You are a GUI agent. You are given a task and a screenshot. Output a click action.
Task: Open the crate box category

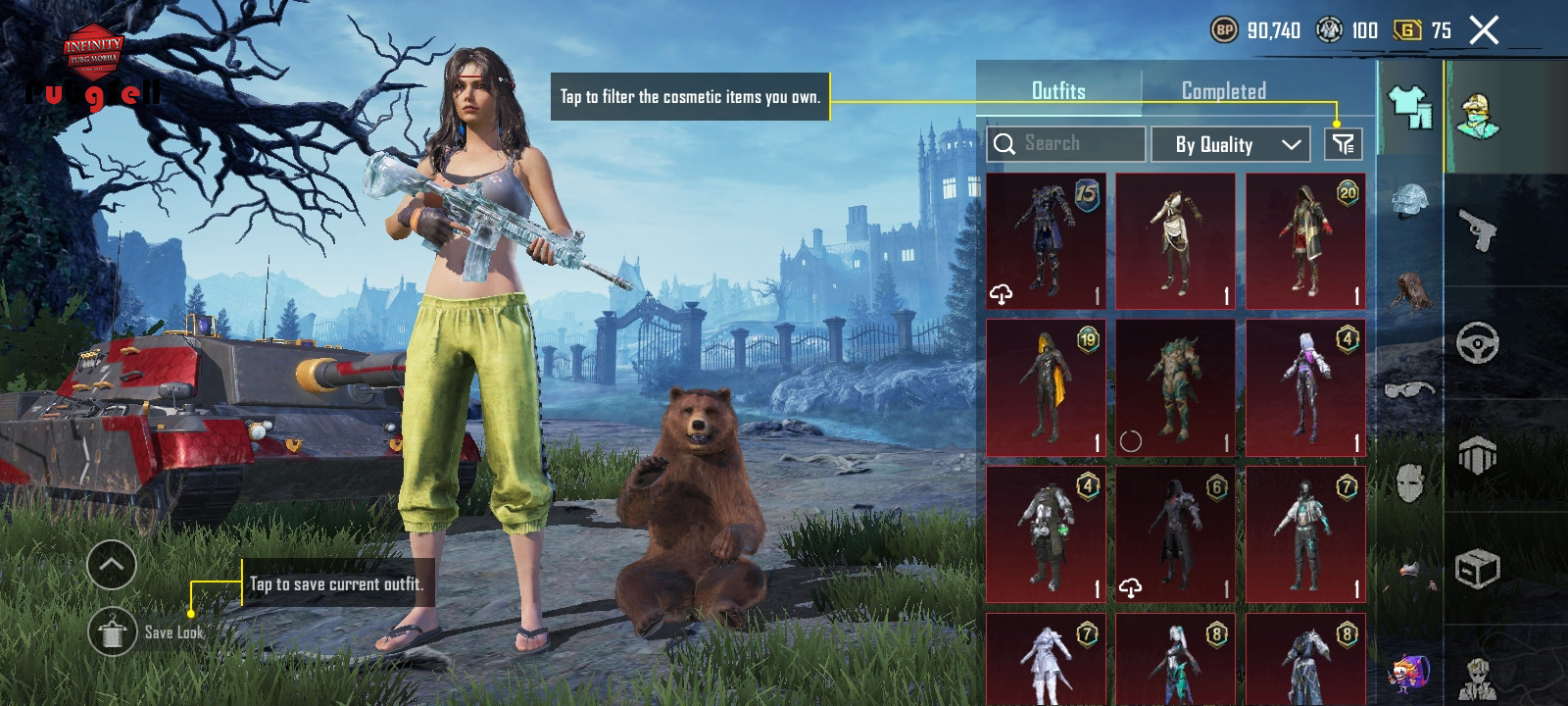[x=1478, y=568]
